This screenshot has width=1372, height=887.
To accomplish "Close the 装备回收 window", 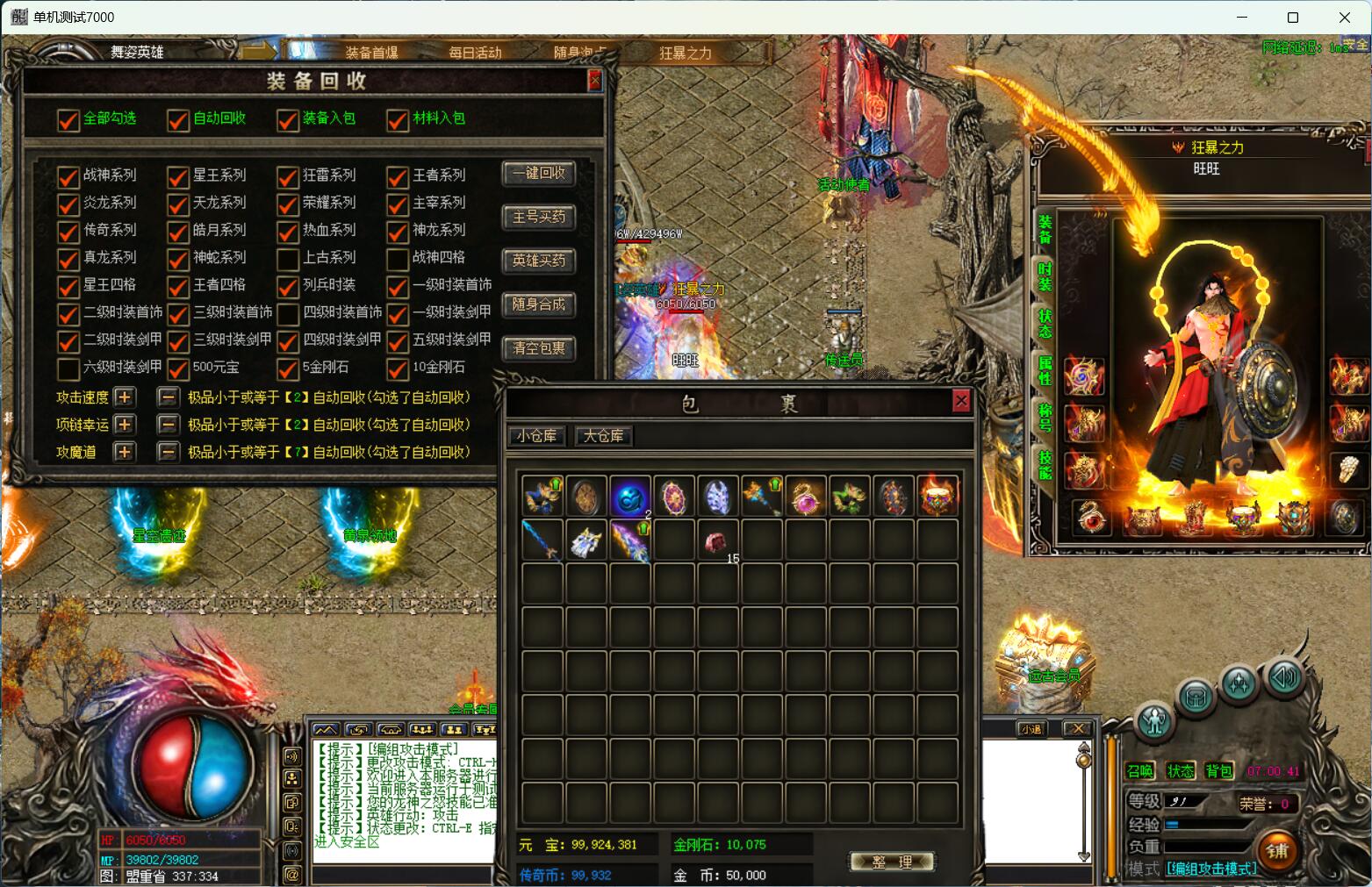I will 594,81.
